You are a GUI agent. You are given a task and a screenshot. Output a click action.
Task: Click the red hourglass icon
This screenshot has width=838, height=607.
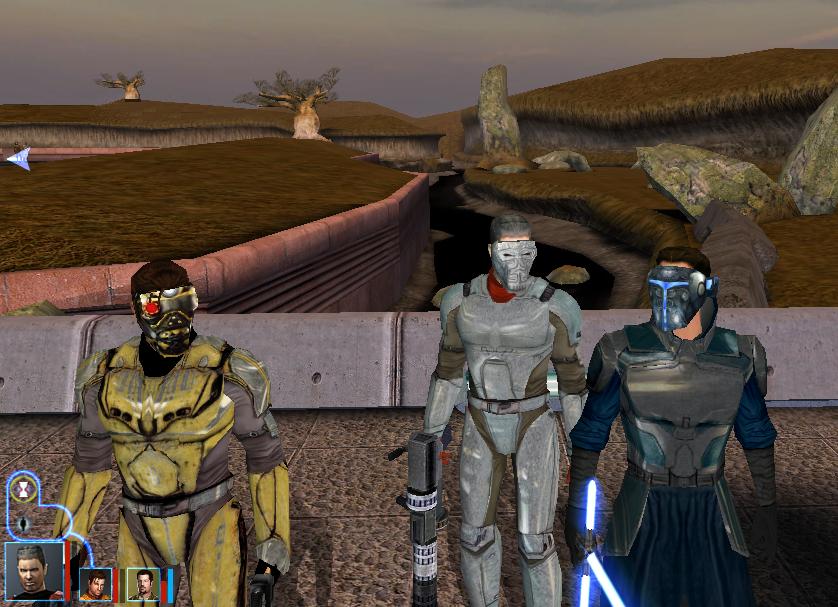[x=24, y=490]
